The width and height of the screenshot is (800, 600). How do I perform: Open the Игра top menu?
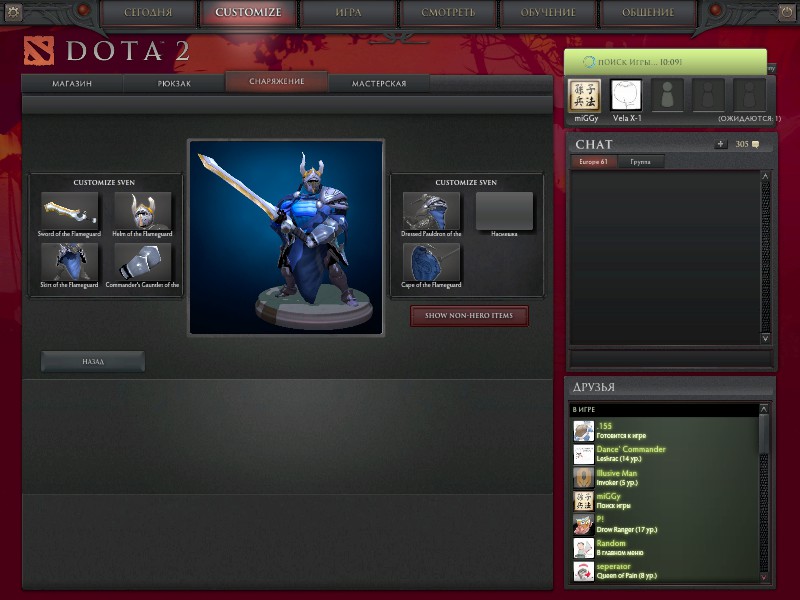347,13
